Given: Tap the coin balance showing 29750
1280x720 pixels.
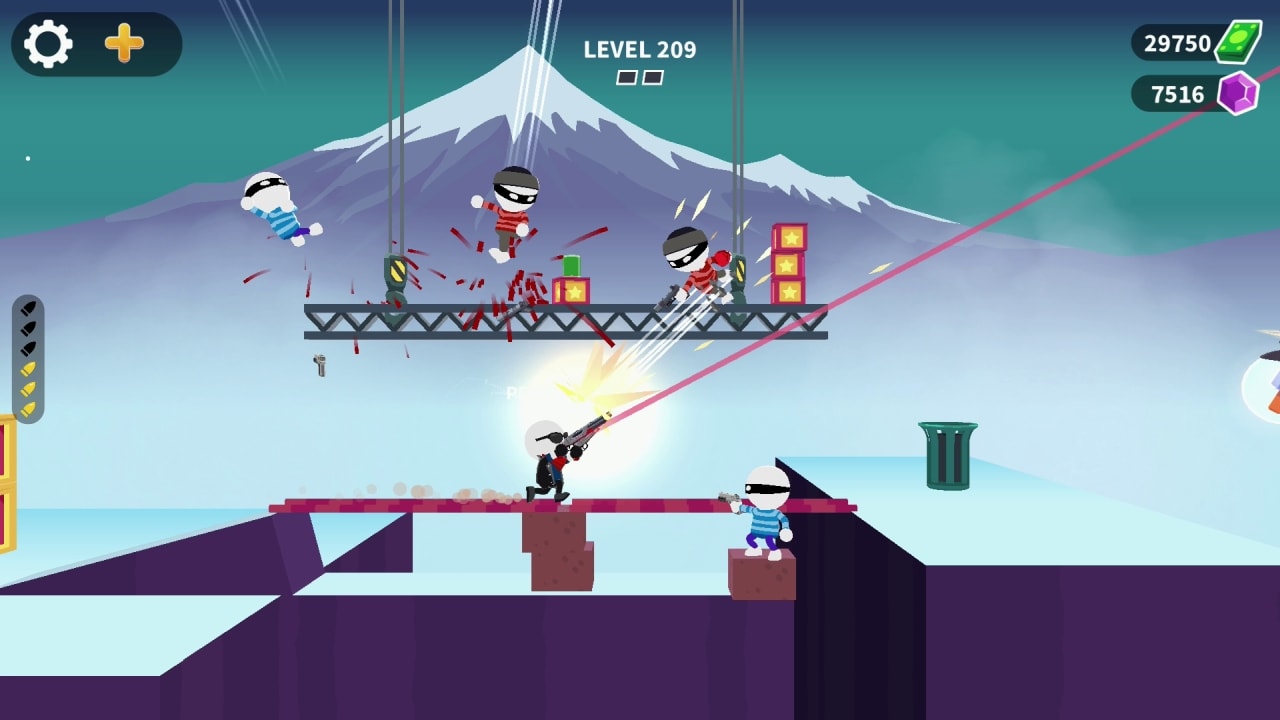Looking at the screenshot, I should [x=1180, y=43].
